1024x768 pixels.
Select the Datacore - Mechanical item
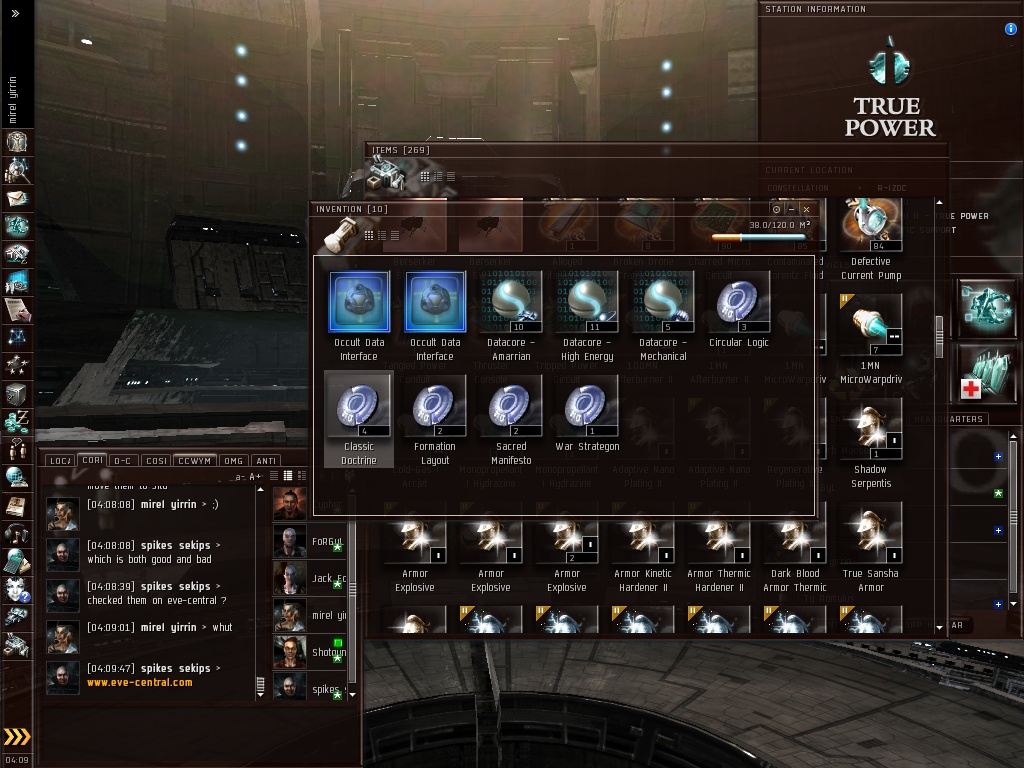pyautogui.click(x=663, y=302)
